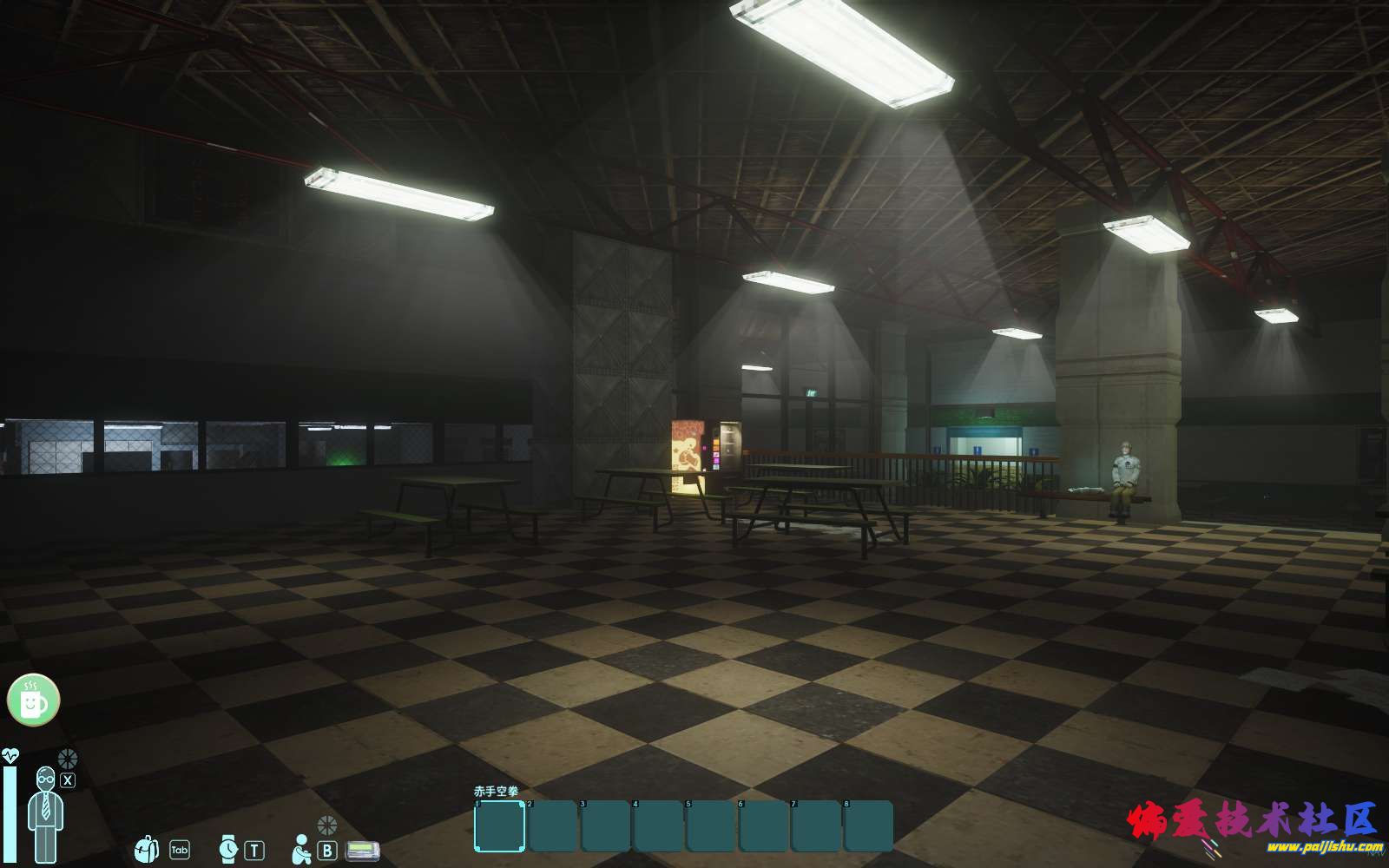Select the highlighted hotbar slot 1
Screen dimensions: 1389x868
pyautogui.click(x=500, y=826)
